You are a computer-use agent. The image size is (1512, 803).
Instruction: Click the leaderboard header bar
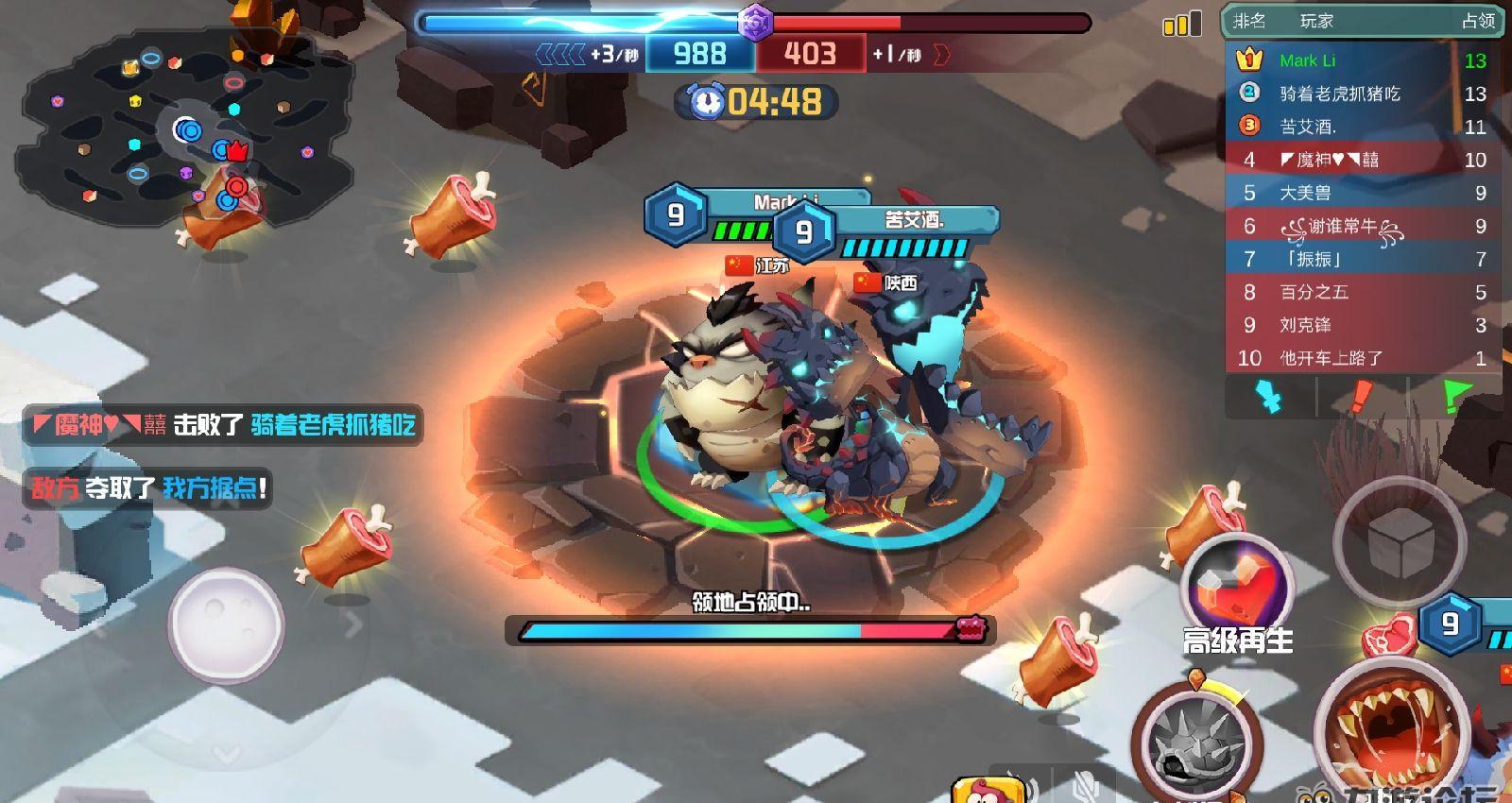click(1361, 21)
